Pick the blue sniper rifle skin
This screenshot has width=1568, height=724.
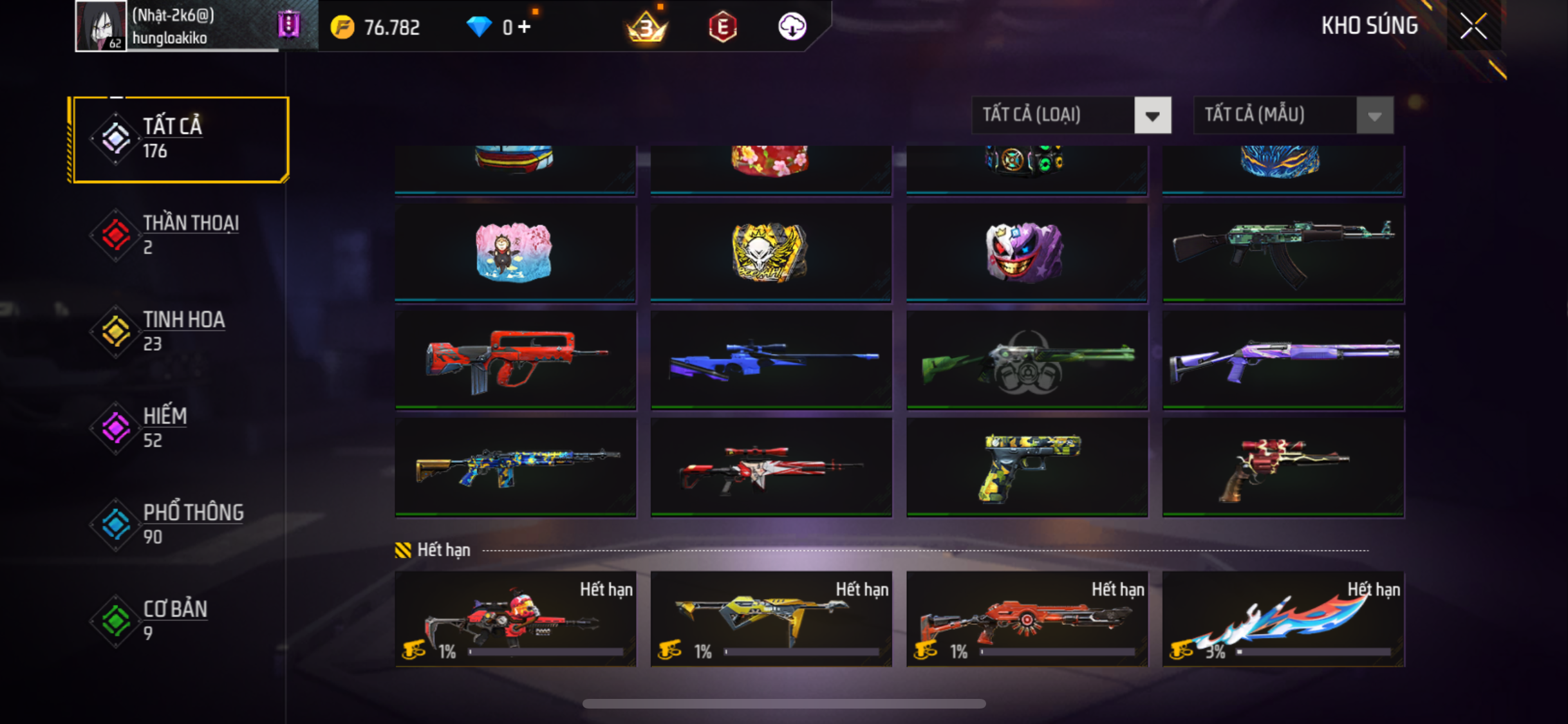[x=771, y=359]
